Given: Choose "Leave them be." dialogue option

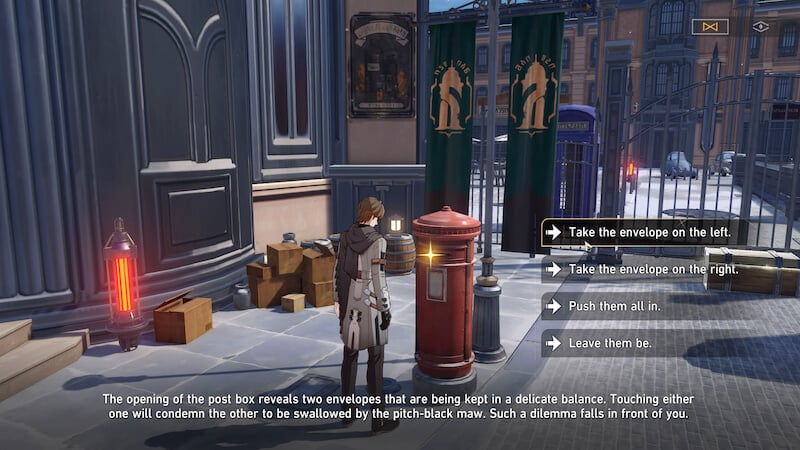Looking at the screenshot, I should click(610, 343).
